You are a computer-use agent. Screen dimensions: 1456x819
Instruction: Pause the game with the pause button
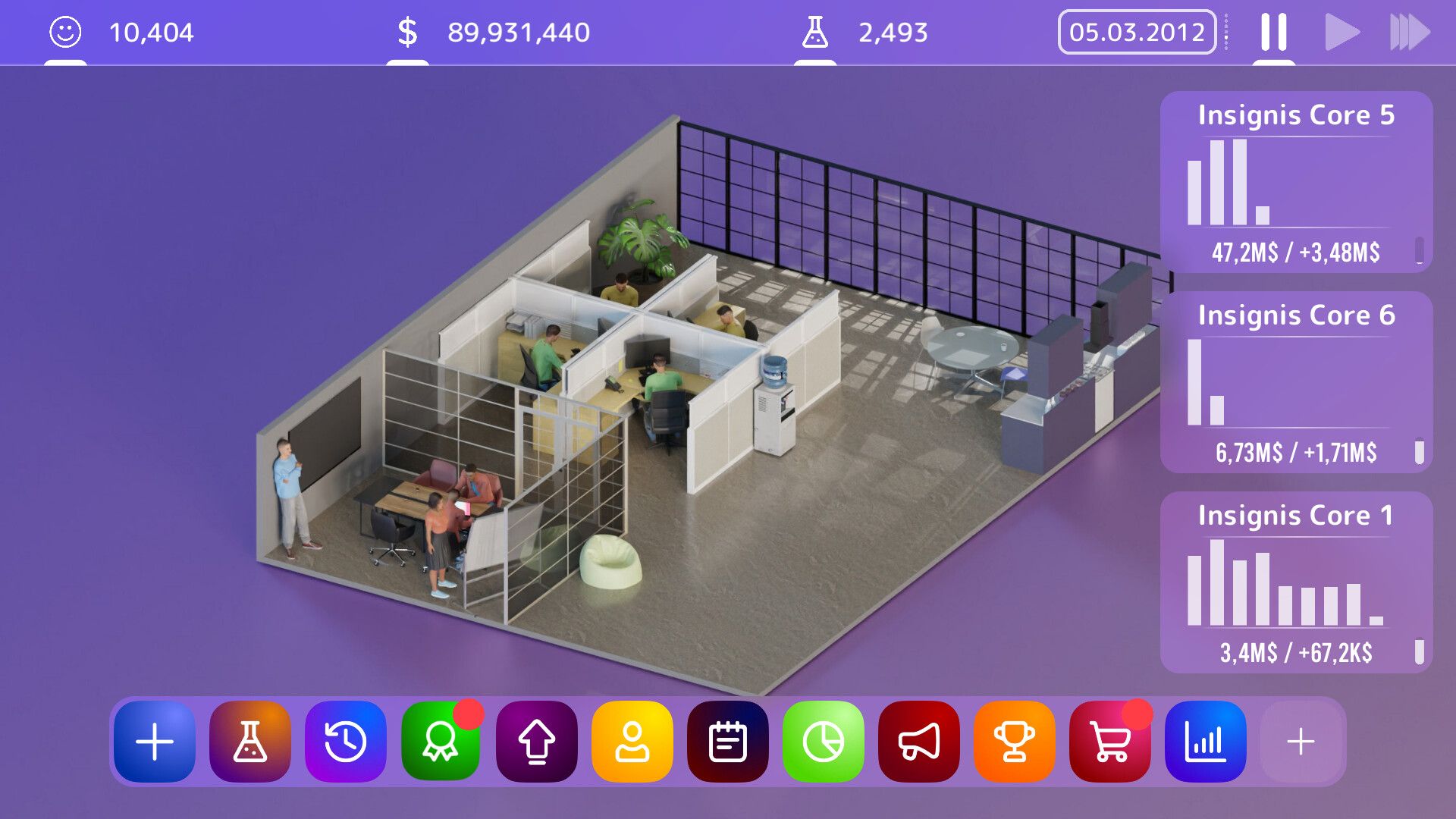pos(1273,32)
